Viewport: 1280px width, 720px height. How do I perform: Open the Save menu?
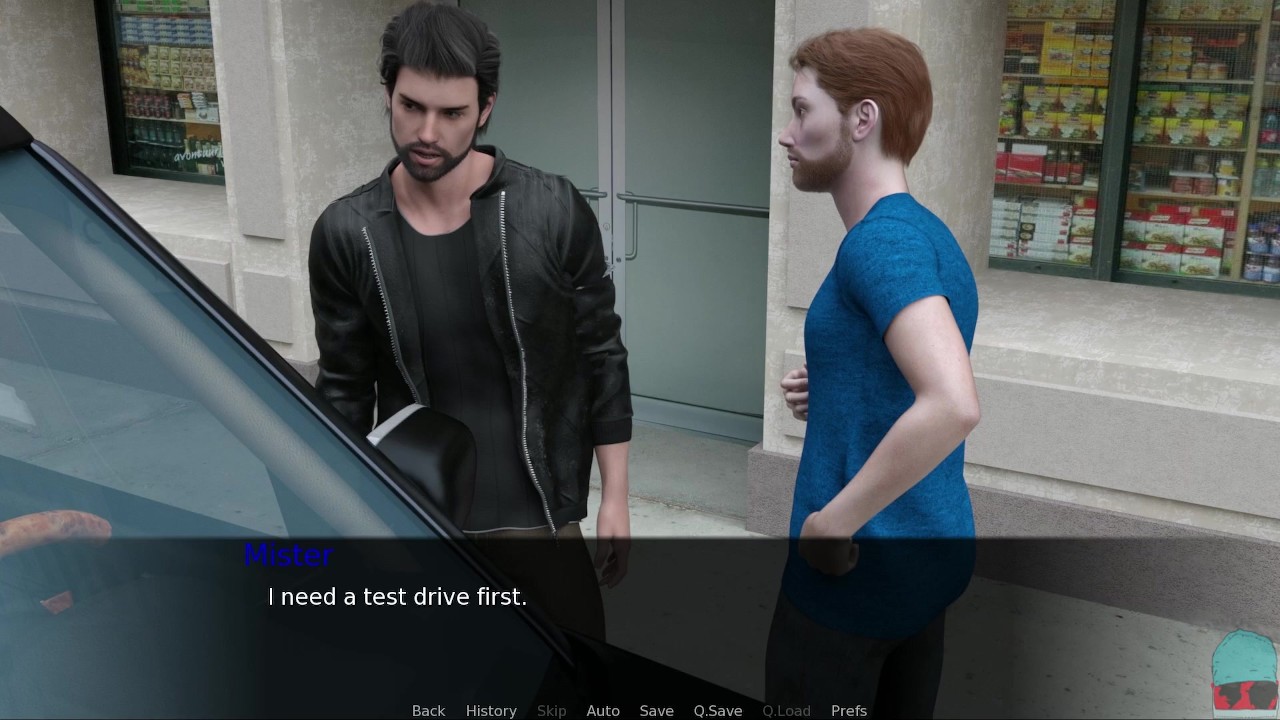656,710
